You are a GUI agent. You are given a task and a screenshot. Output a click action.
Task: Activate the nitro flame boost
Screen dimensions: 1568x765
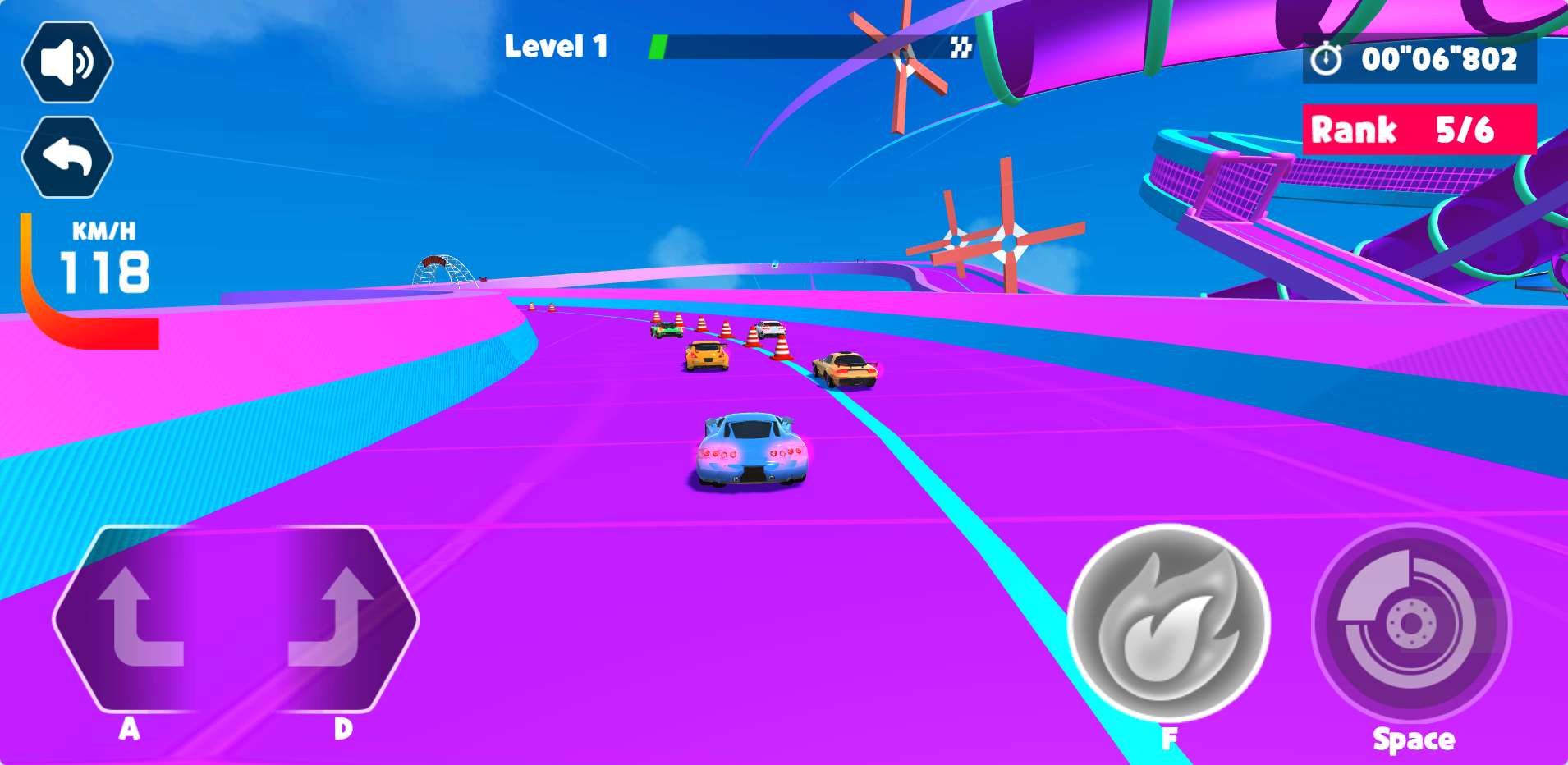tap(1168, 625)
